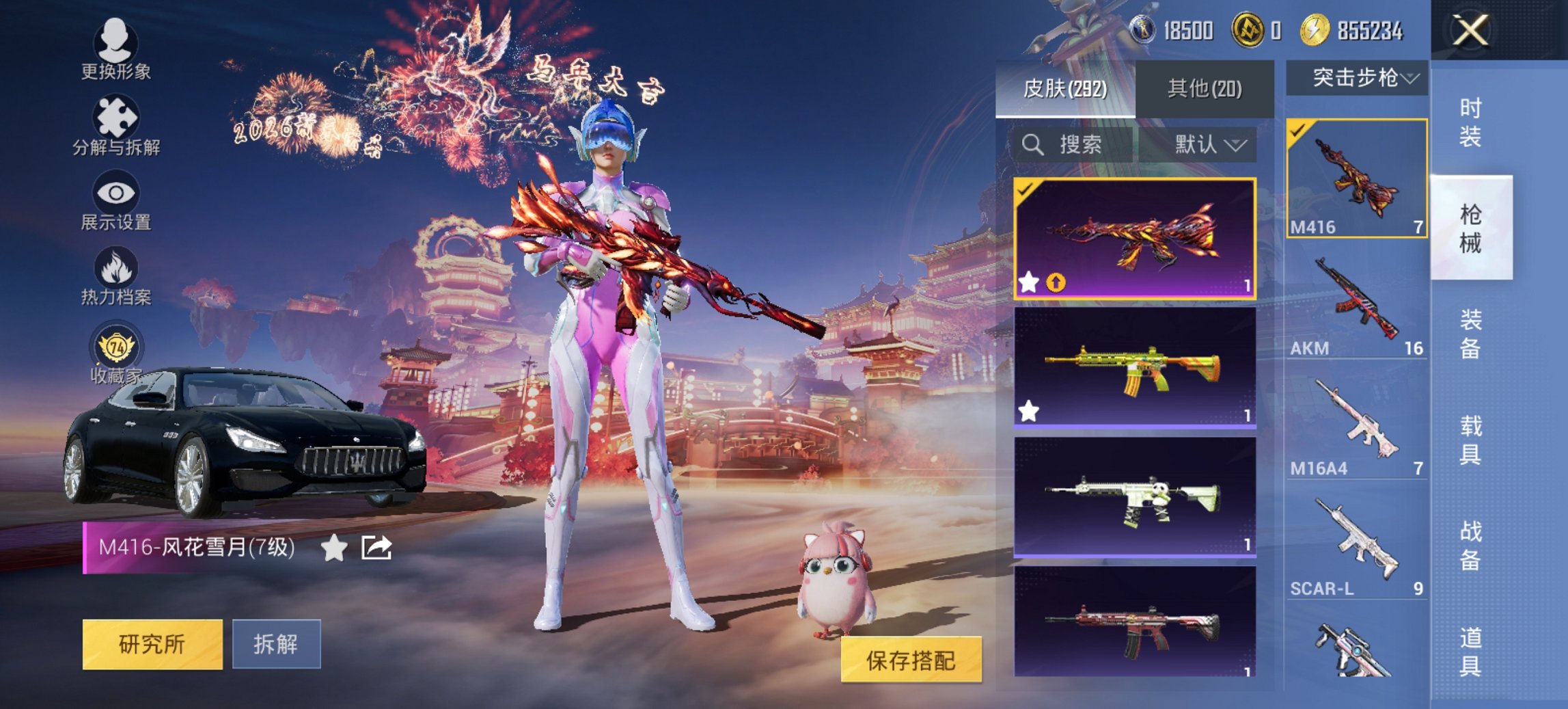The image size is (1568, 709).
Task: Open 分解与拆解 (dismantle) from the left sidebar
Action: (x=116, y=117)
